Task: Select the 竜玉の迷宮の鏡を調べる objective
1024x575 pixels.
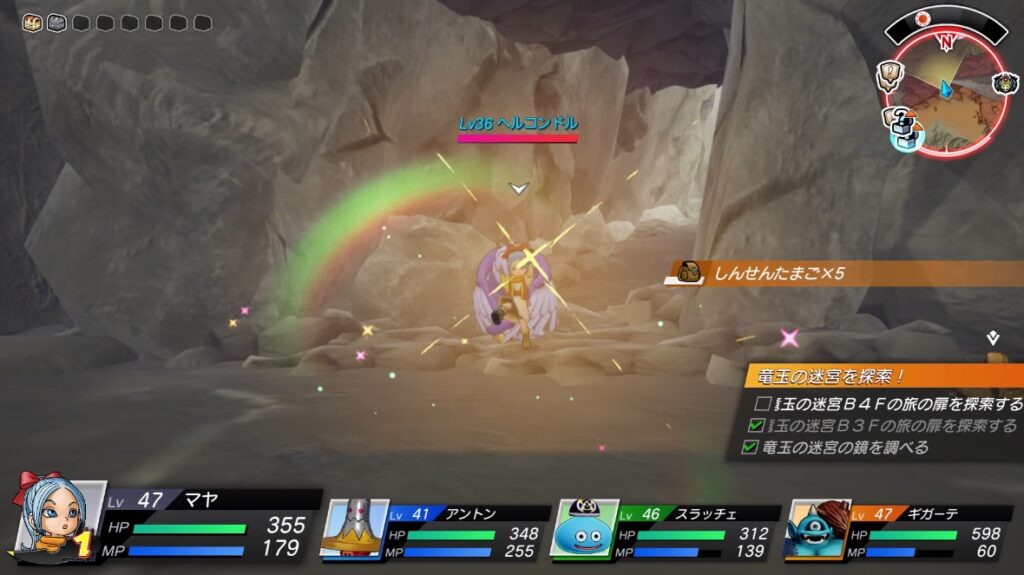Action: [x=838, y=447]
